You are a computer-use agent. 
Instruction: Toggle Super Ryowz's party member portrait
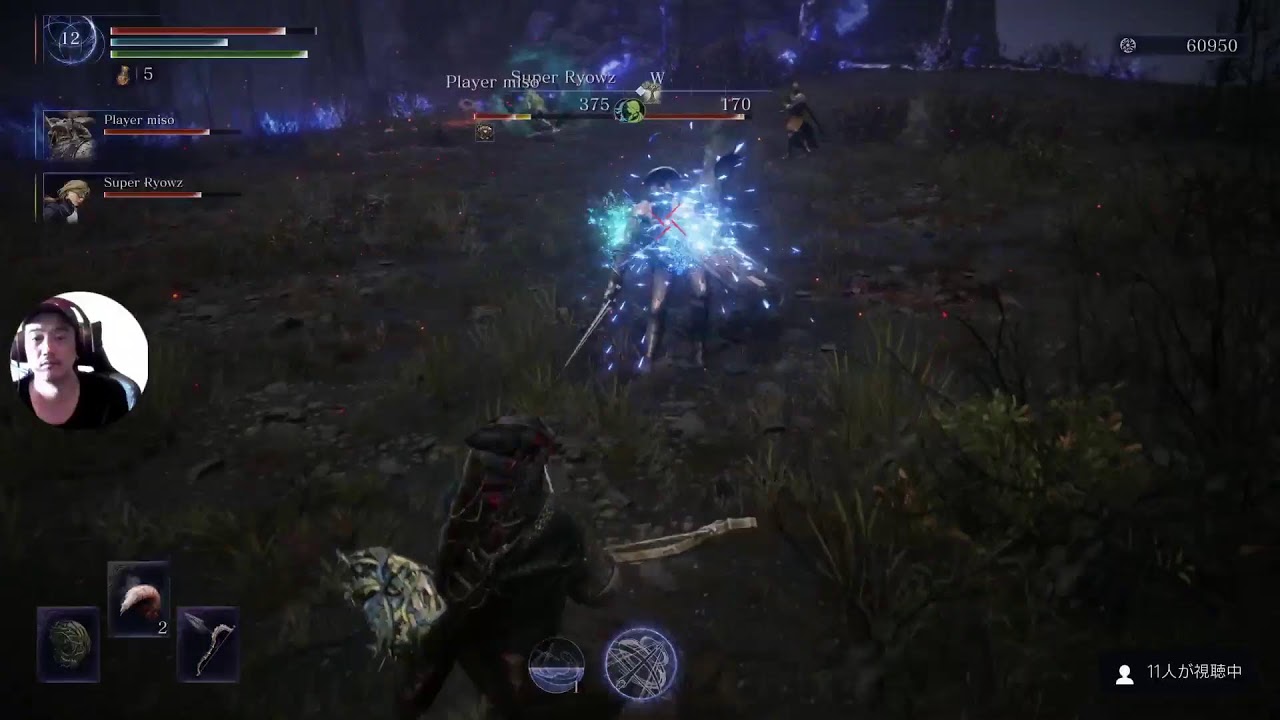click(68, 195)
